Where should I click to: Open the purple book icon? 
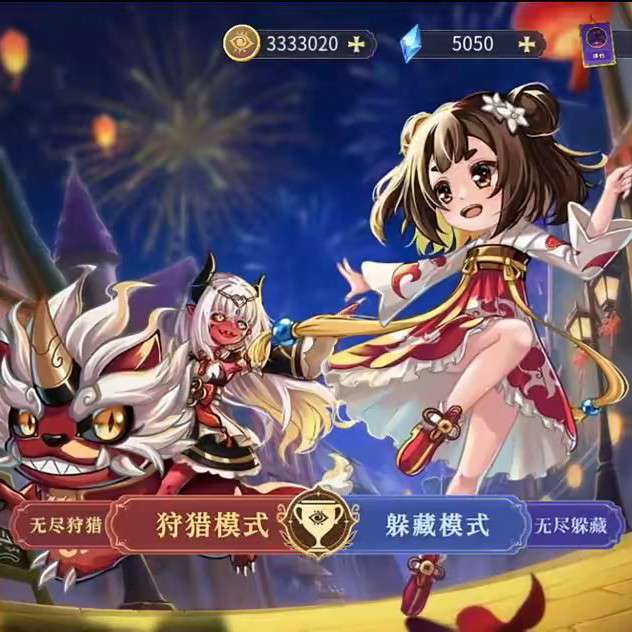602,45
